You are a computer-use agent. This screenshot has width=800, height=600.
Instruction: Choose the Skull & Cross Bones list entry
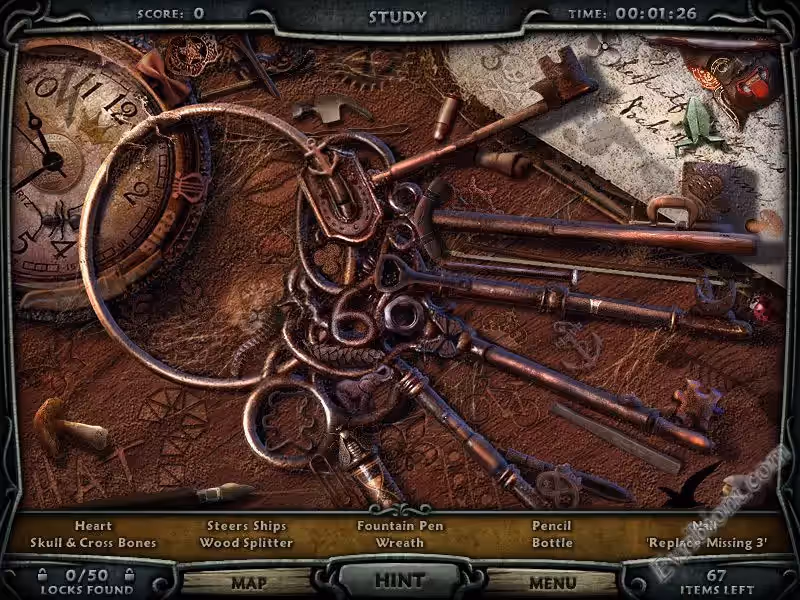tap(93, 543)
